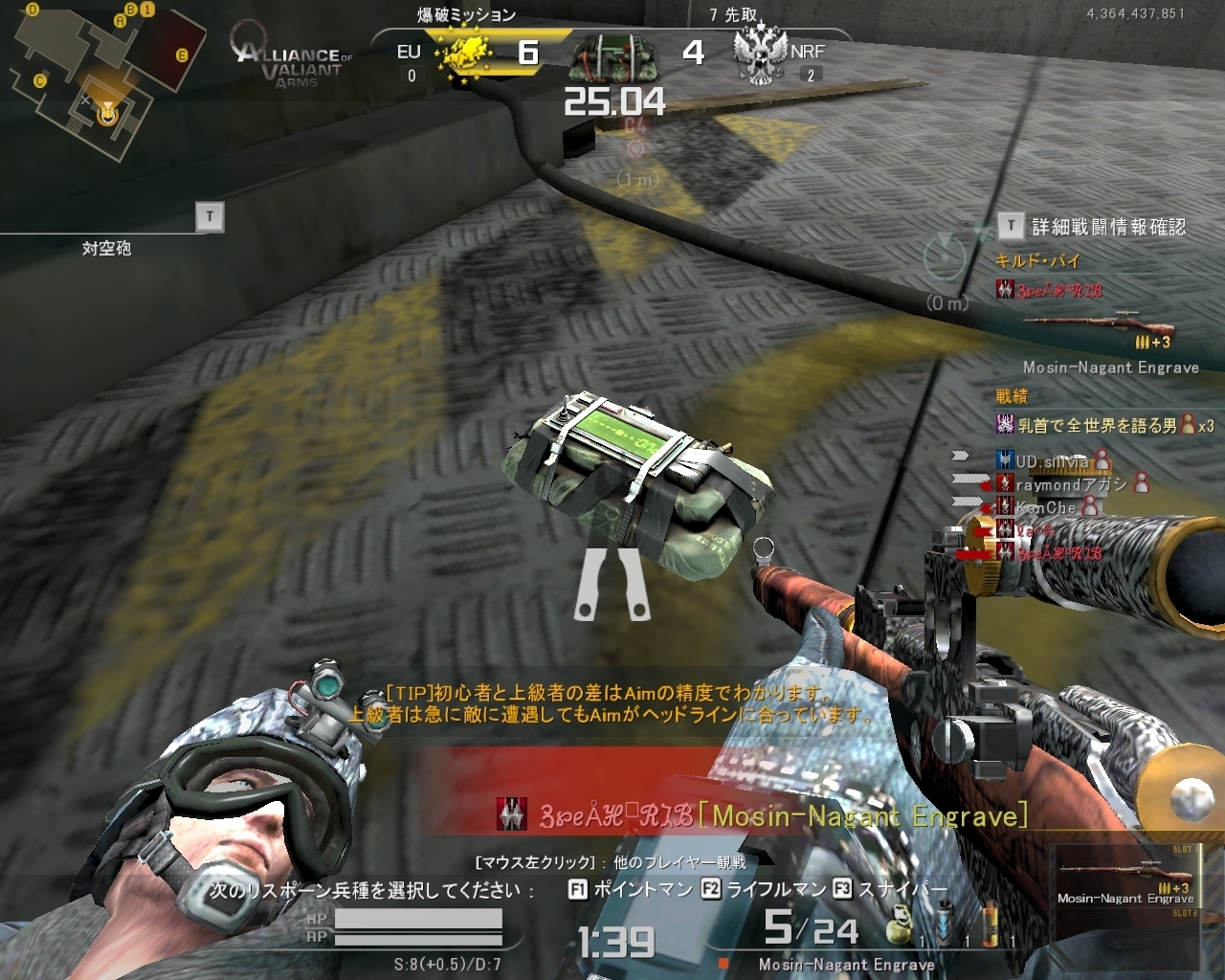The height and width of the screenshot is (980, 1225).
Task: Click the C4 bomb icon on scoreboard
Action: tap(612, 56)
